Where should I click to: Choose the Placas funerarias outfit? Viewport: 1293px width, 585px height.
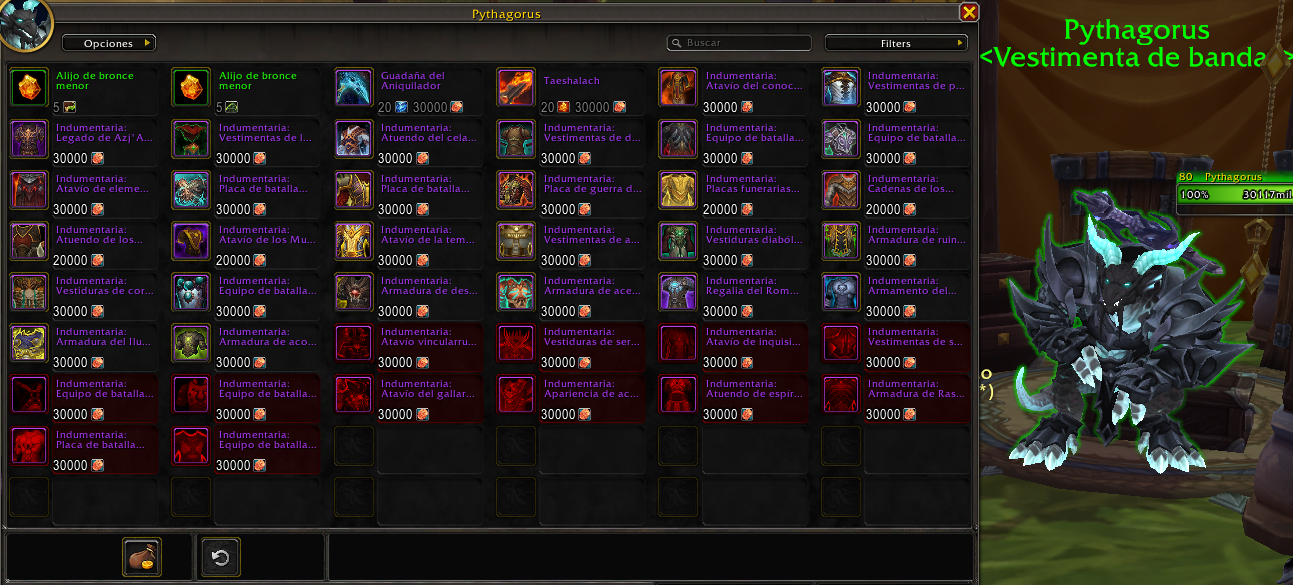(x=678, y=191)
